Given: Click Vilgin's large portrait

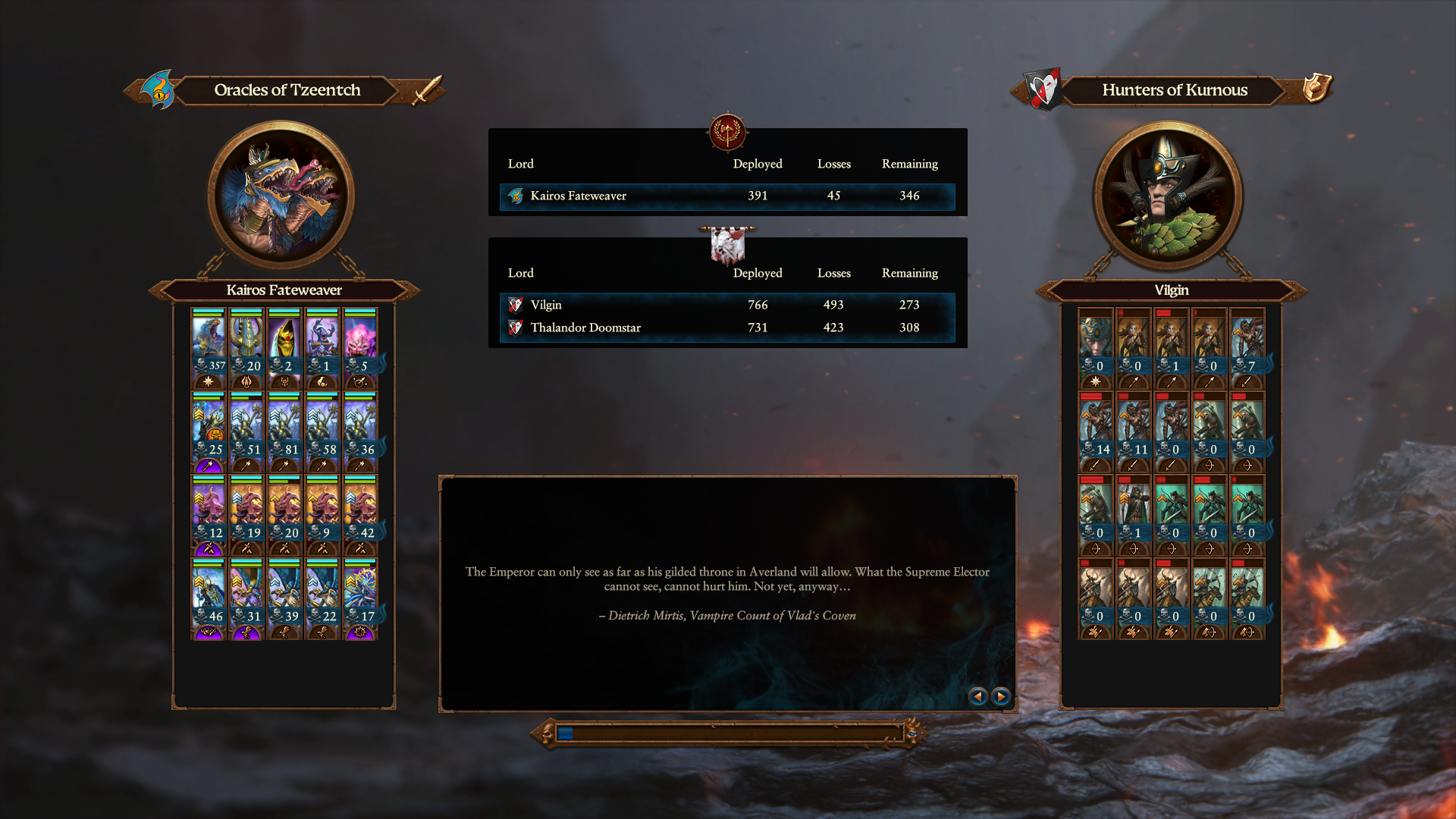Looking at the screenshot, I should point(1168,195).
